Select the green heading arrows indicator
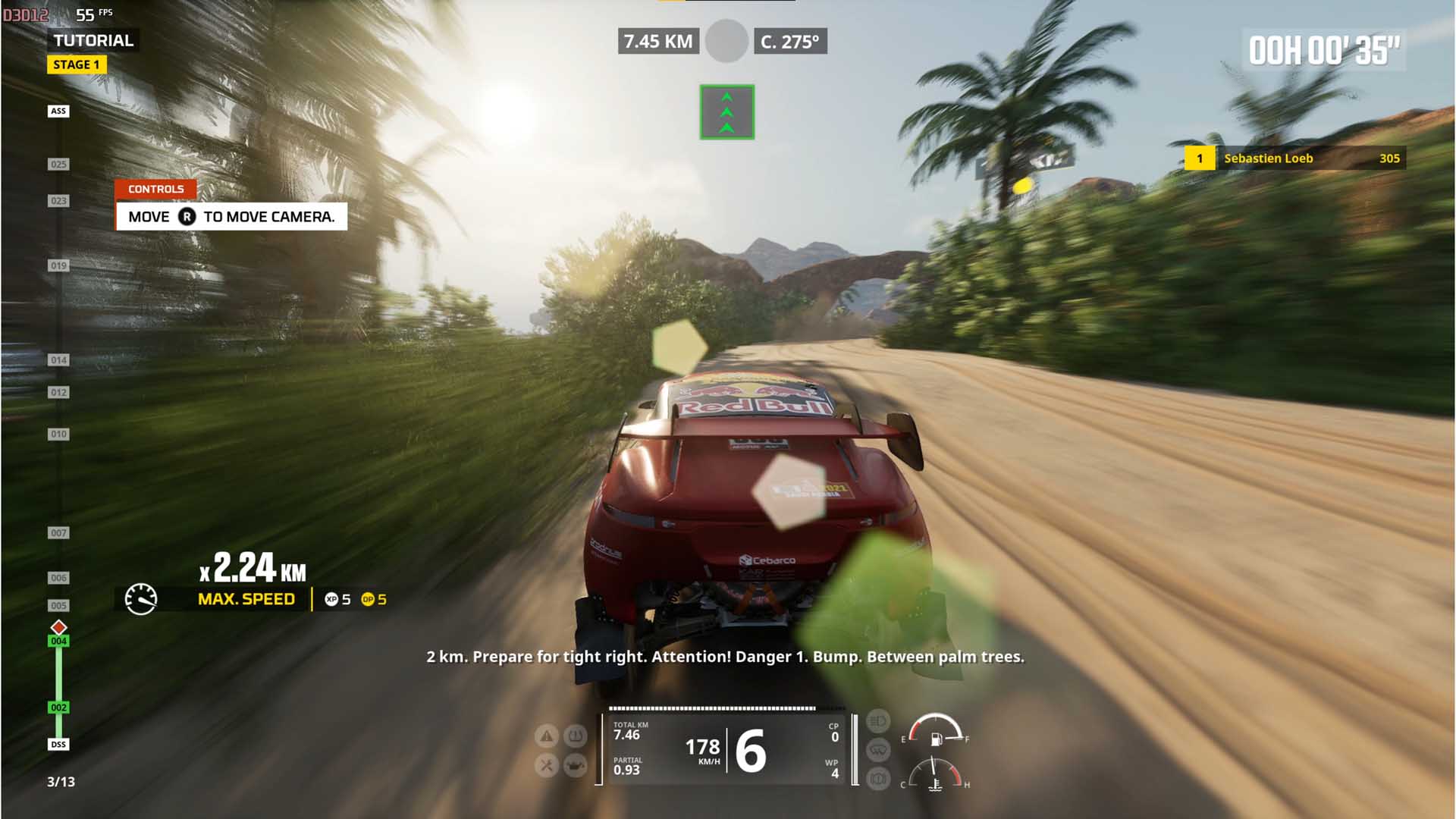This screenshot has width=1456, height=819. coord(726,112)
